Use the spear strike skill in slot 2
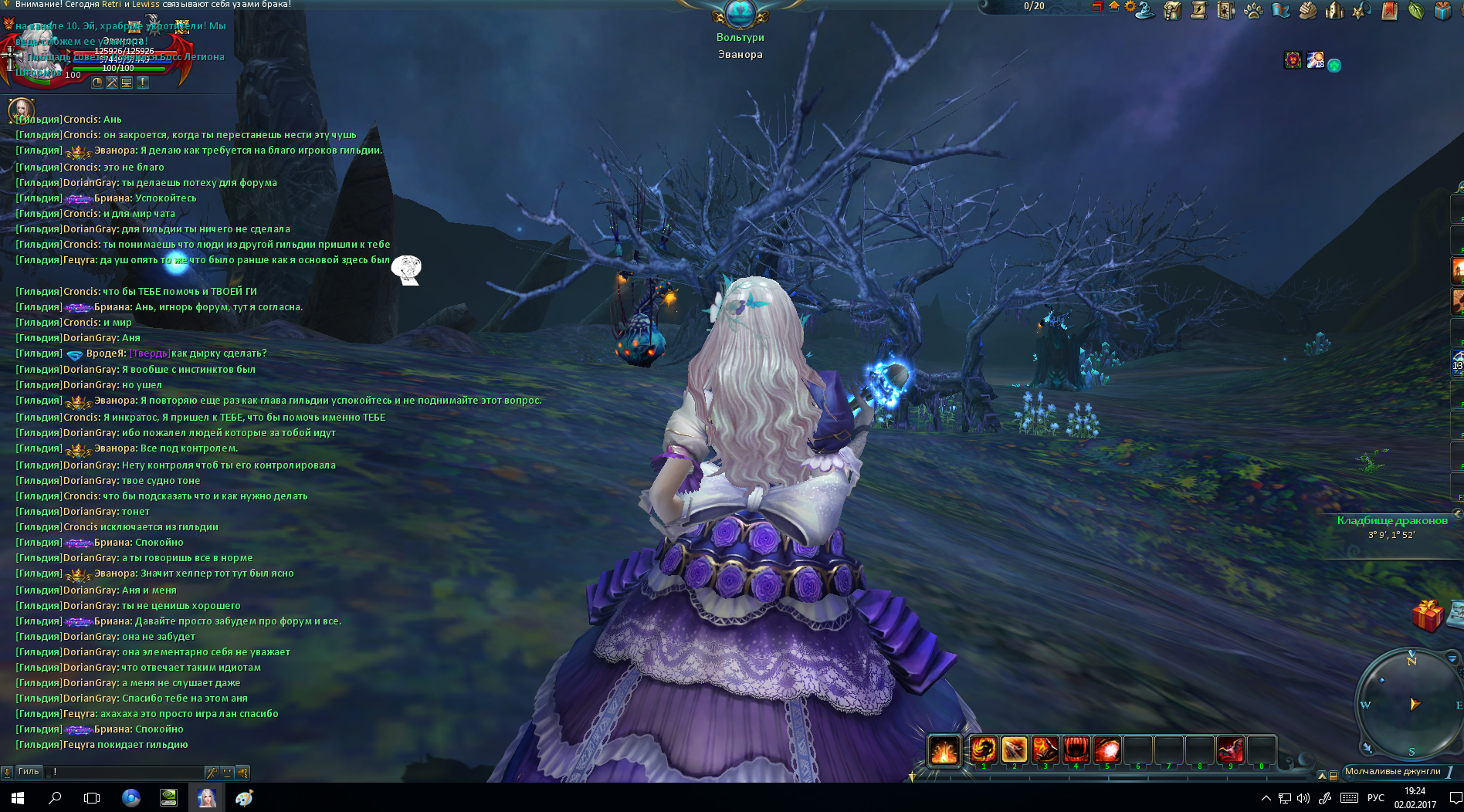Screen dimensions: 1464x812 pyautogui.click(x=1015, y=749)
